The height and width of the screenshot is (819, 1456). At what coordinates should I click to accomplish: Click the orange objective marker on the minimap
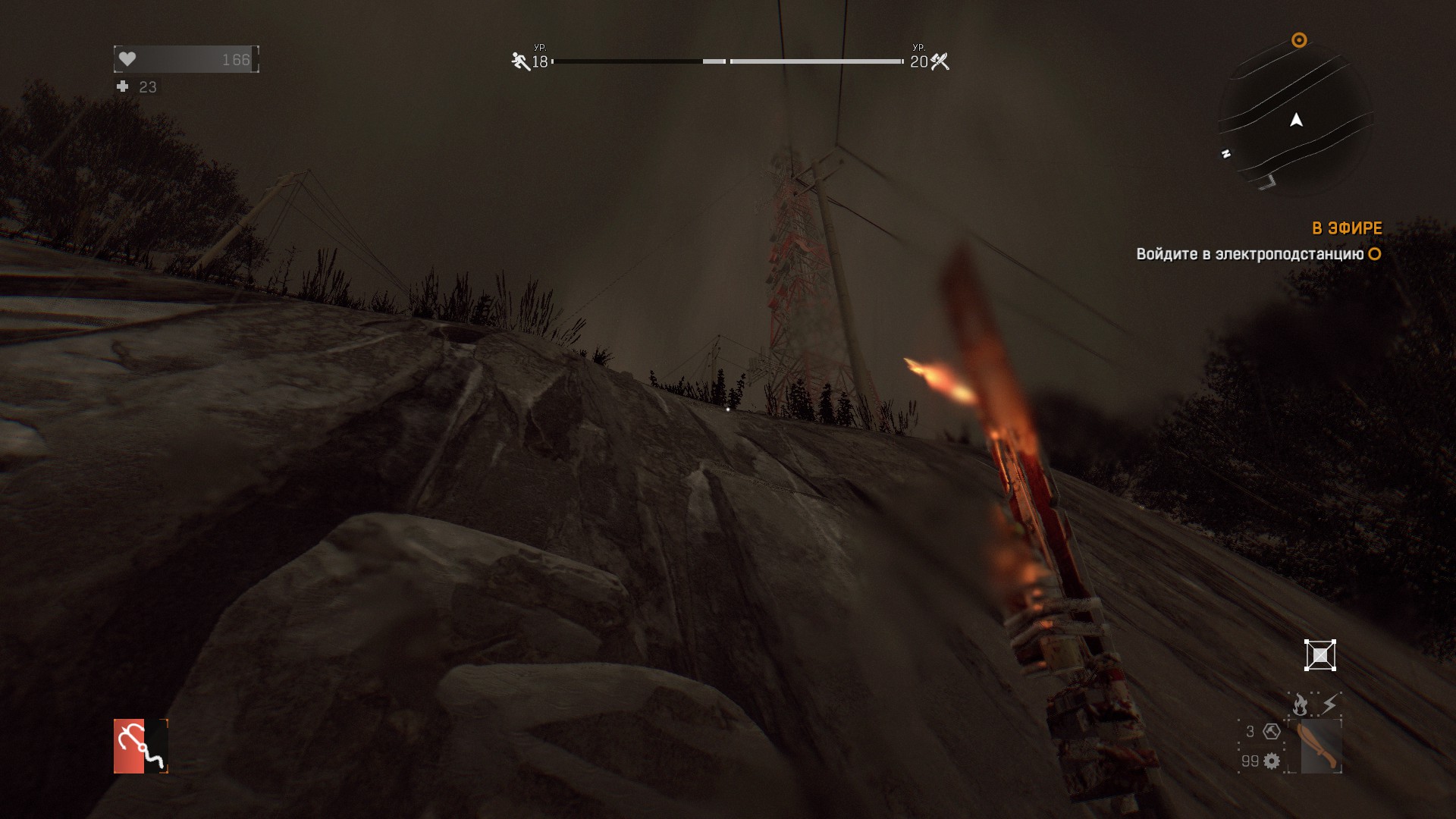point(1299,40)
